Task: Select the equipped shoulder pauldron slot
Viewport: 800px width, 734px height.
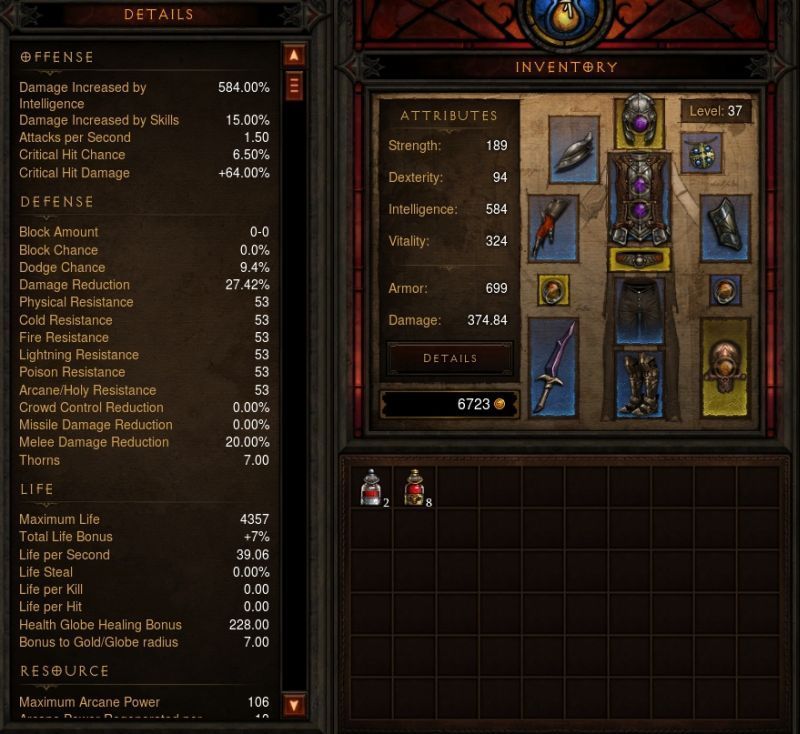Action: (574, 149)
